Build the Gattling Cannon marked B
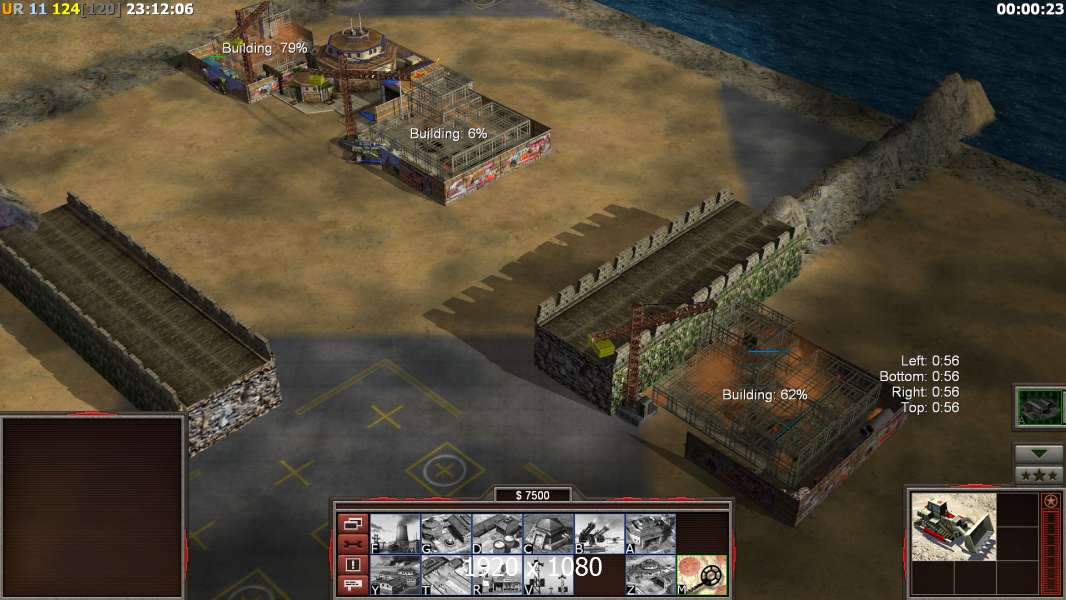This screenshot has width=1066, height=600. pos(599,534)
